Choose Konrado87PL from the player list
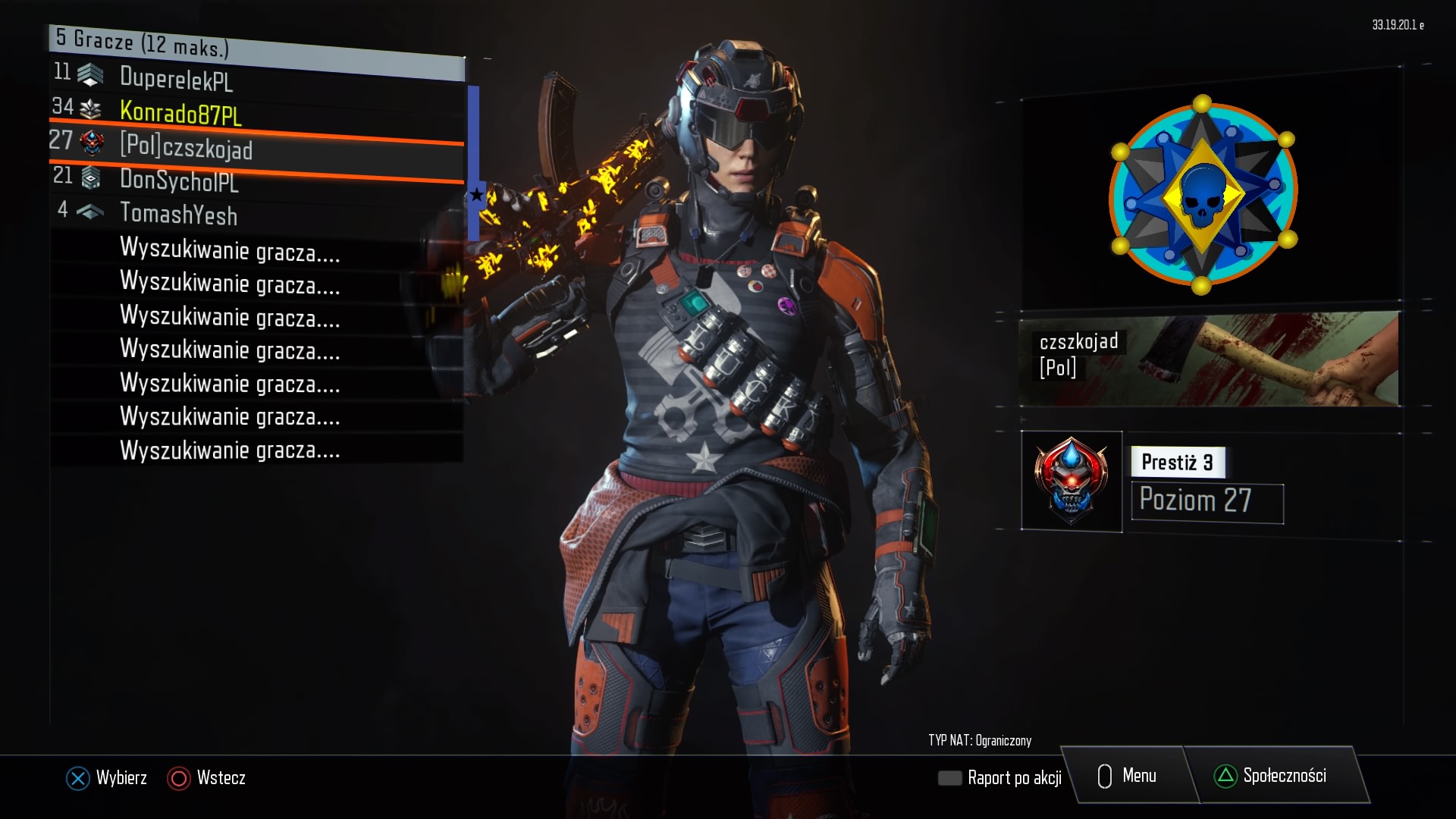 coord(180,114)
